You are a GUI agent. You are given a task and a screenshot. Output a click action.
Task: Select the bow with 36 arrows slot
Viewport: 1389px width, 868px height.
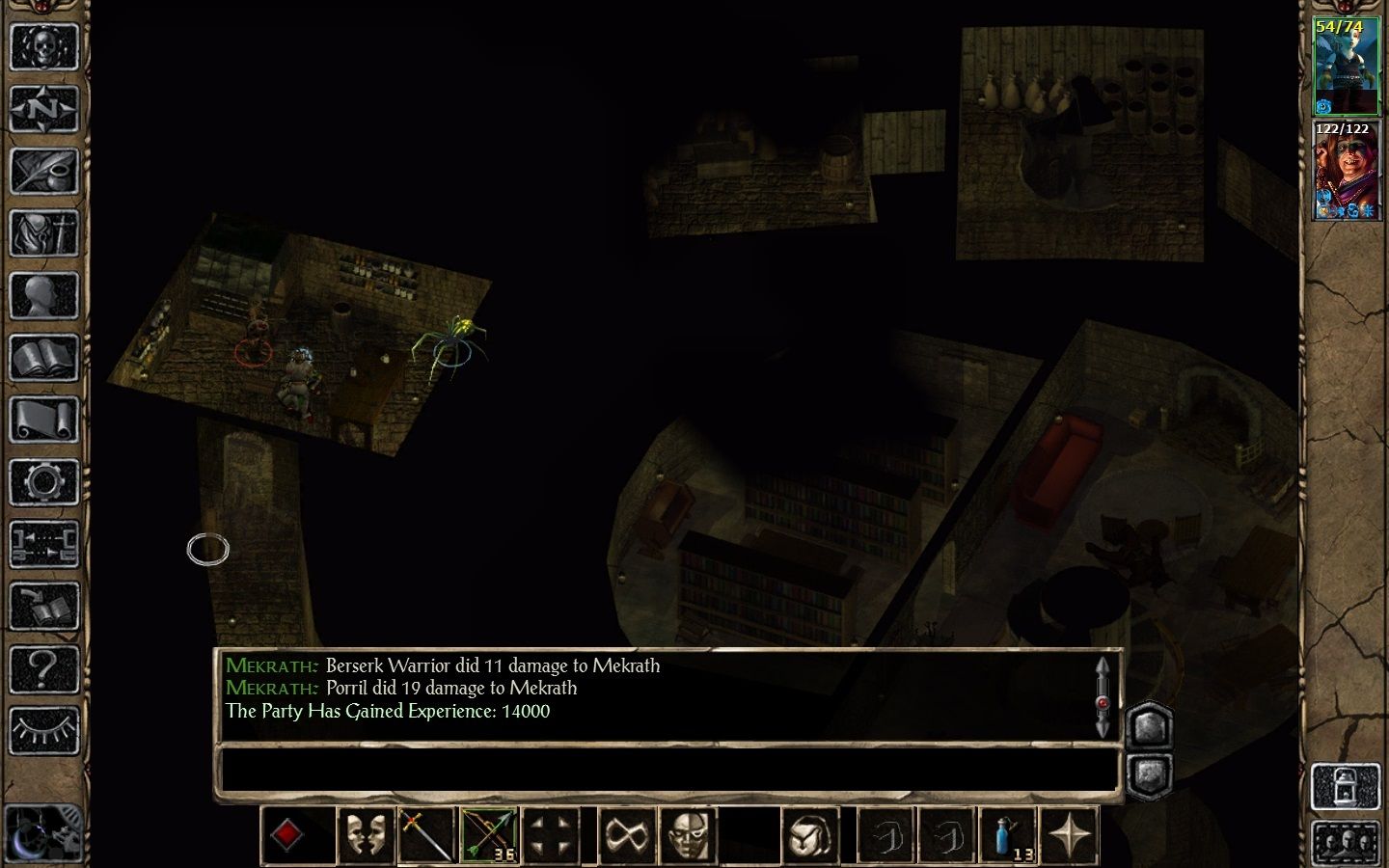tap(489, 834)
